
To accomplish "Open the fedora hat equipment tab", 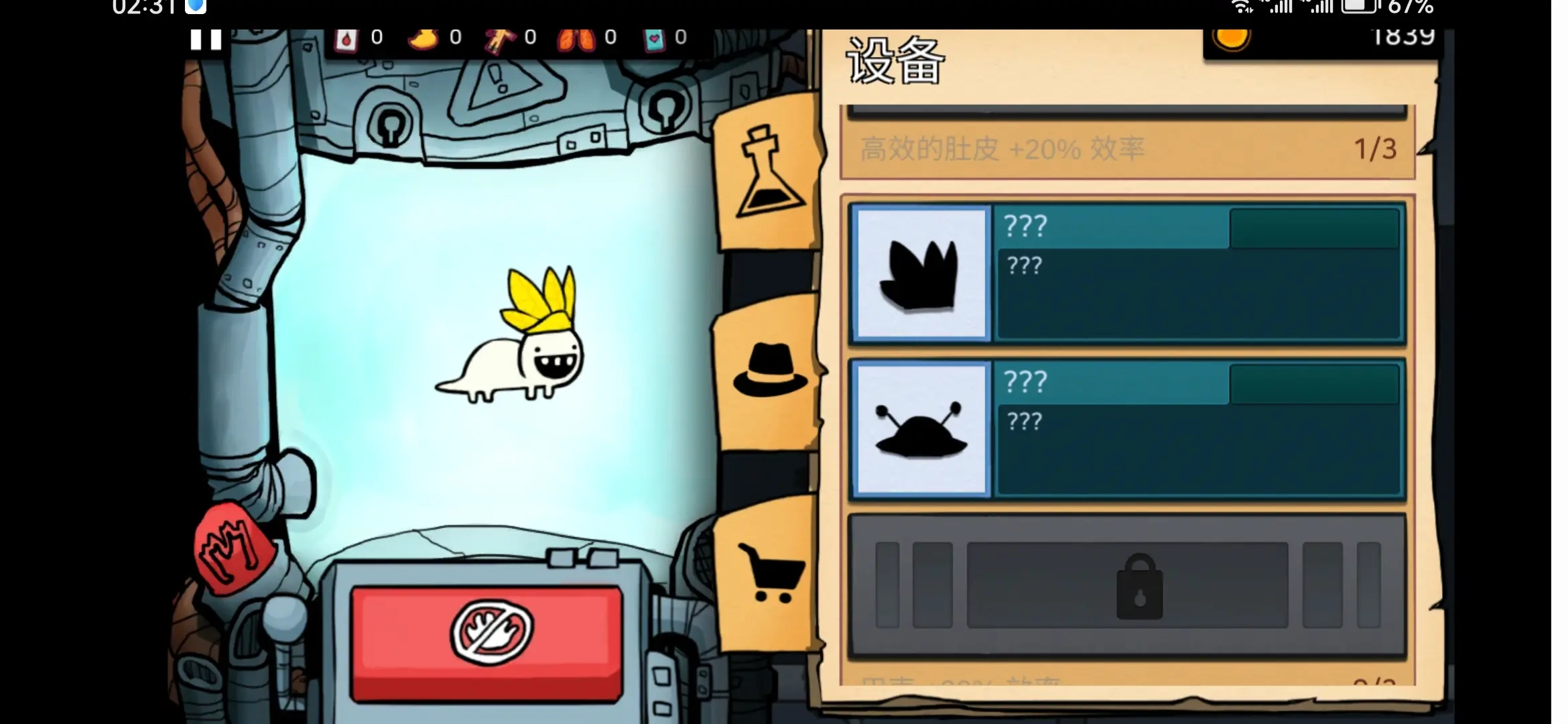I will [769, 371].
